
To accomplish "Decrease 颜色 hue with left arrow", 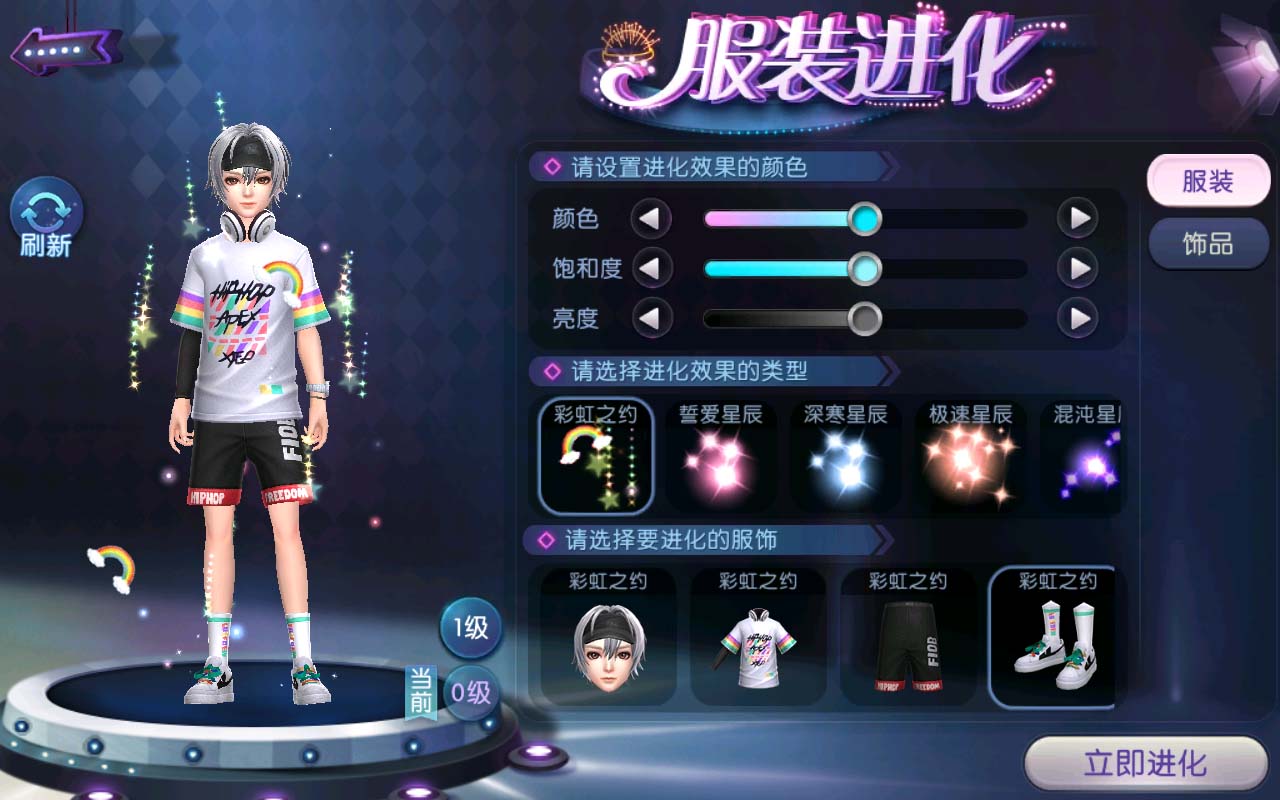I will point(651,218).
